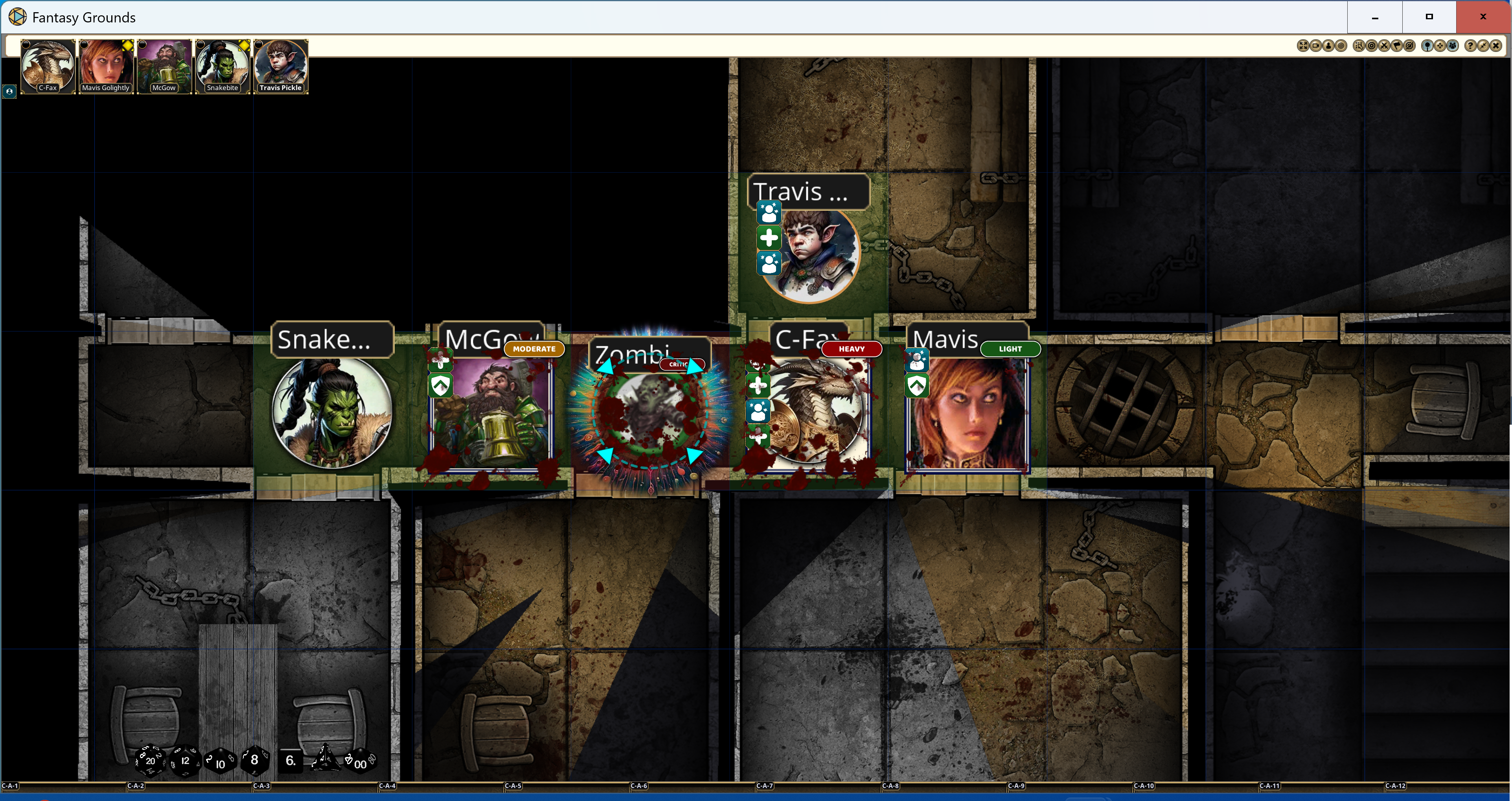Select the d12 die

point(185,760)
